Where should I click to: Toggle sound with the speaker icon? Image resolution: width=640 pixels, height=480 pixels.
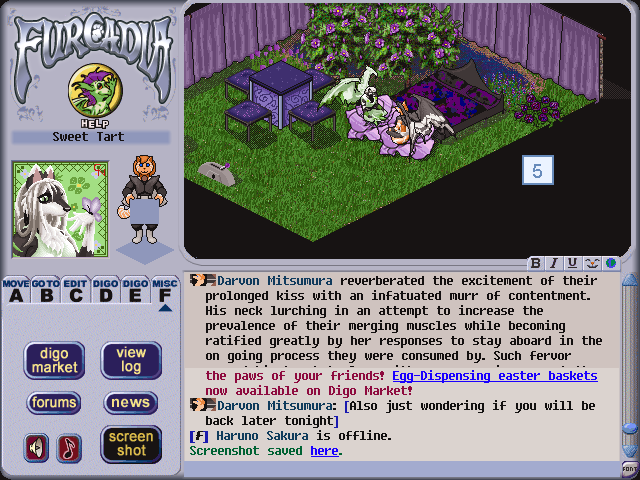[36, 447]
